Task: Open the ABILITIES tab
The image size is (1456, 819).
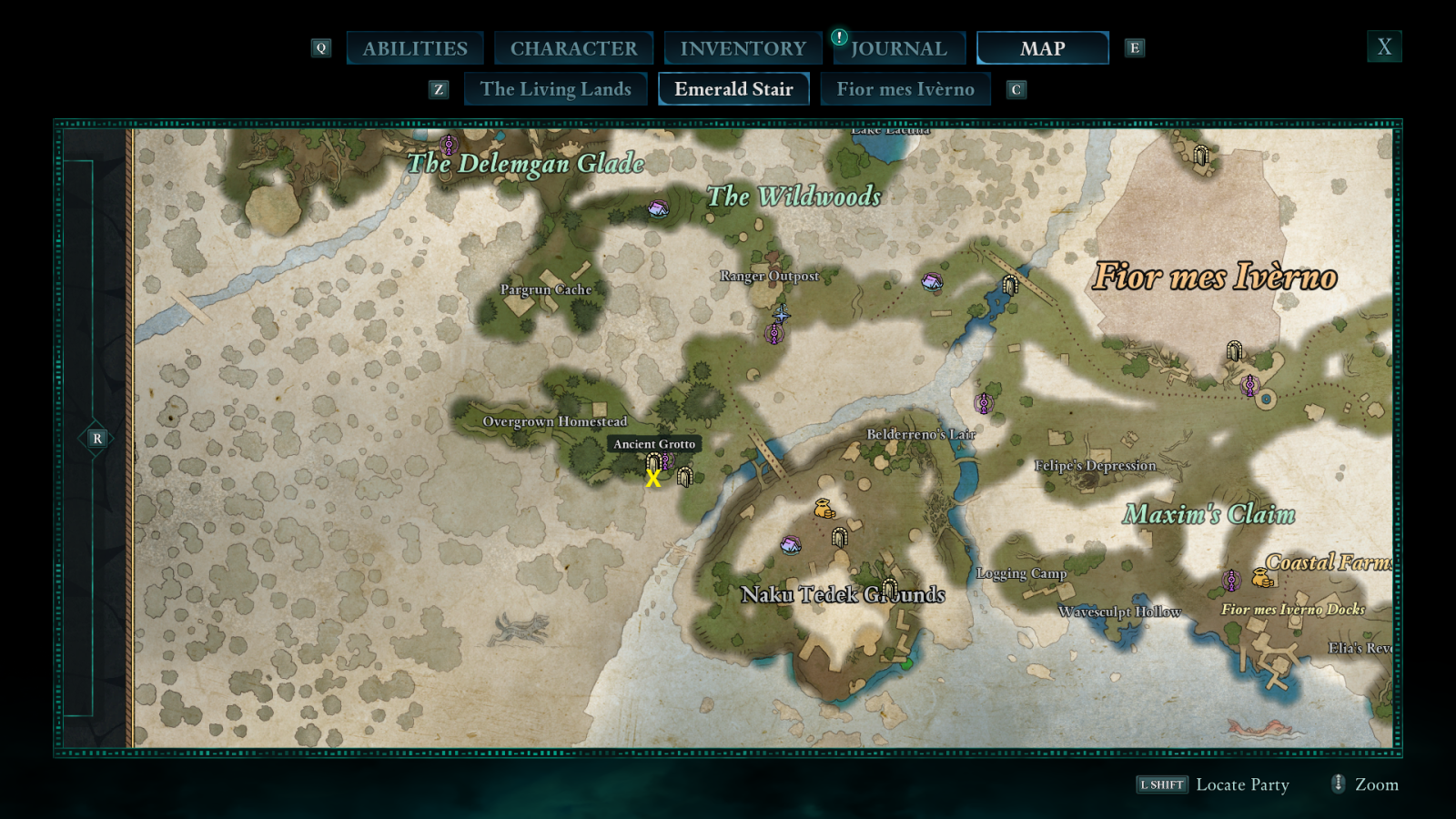Action: tap(415, 47)
